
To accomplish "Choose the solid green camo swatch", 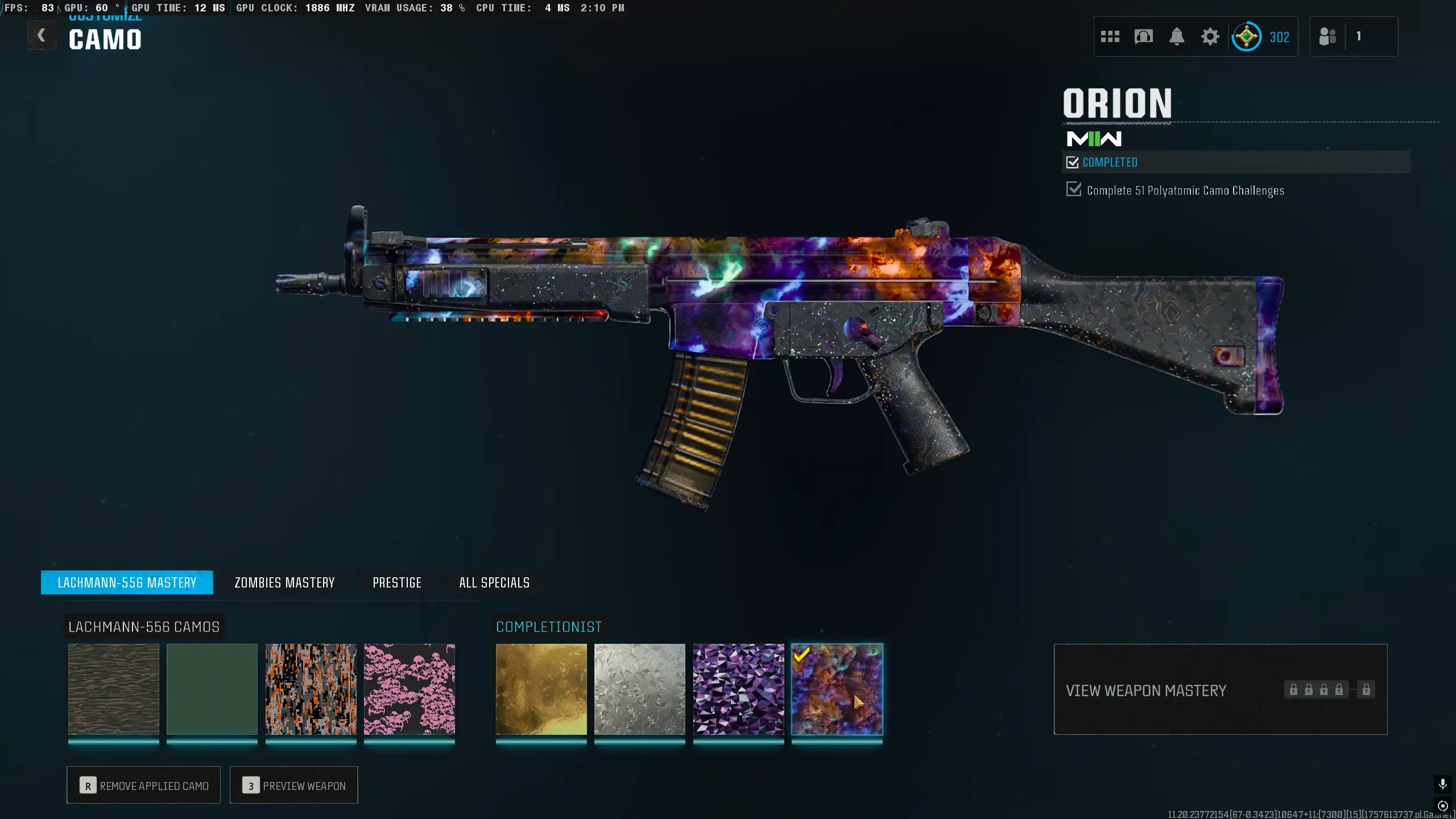I will (212, 689).
